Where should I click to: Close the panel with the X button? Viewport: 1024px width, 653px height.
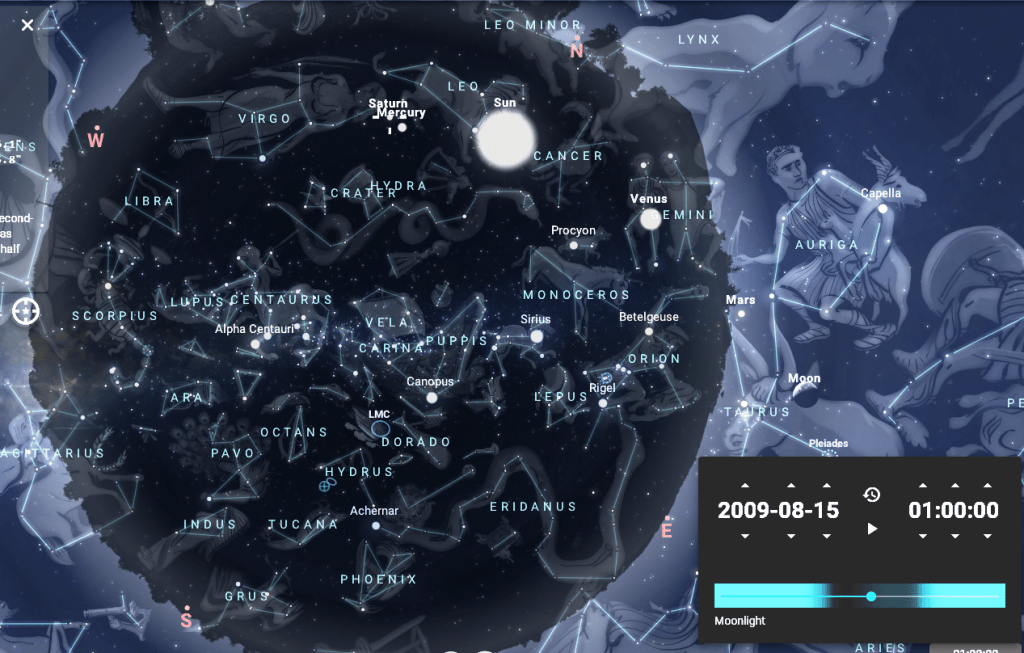click(x=27, y=24)
